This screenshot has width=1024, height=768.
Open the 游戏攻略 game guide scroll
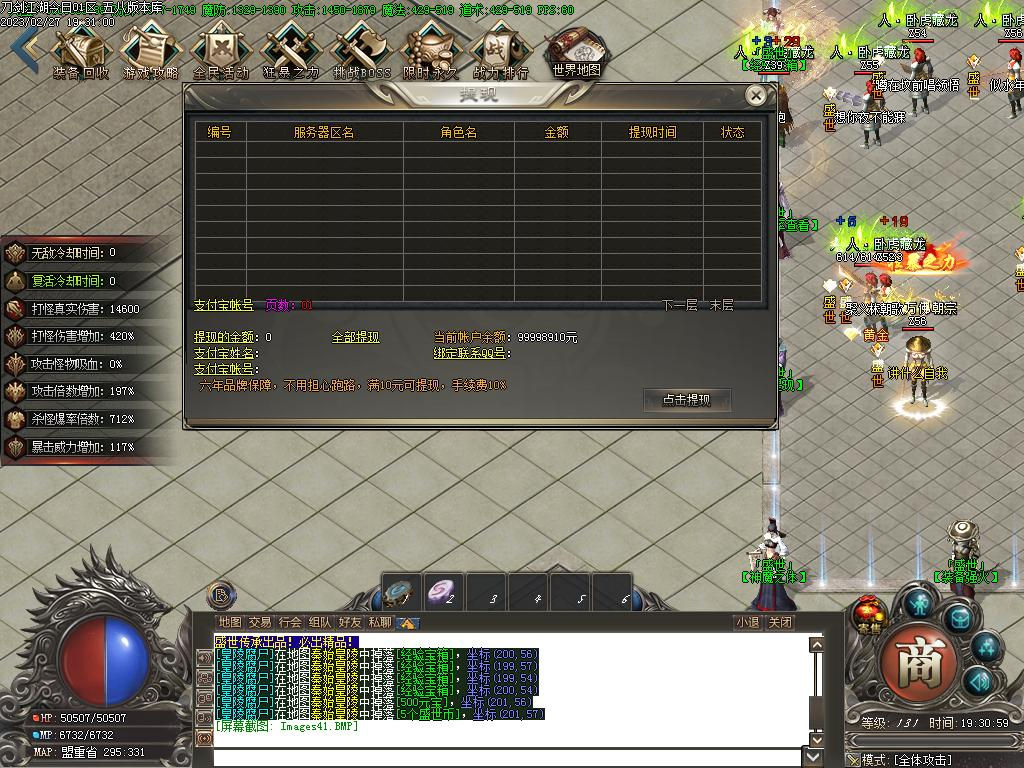(150, 50)
